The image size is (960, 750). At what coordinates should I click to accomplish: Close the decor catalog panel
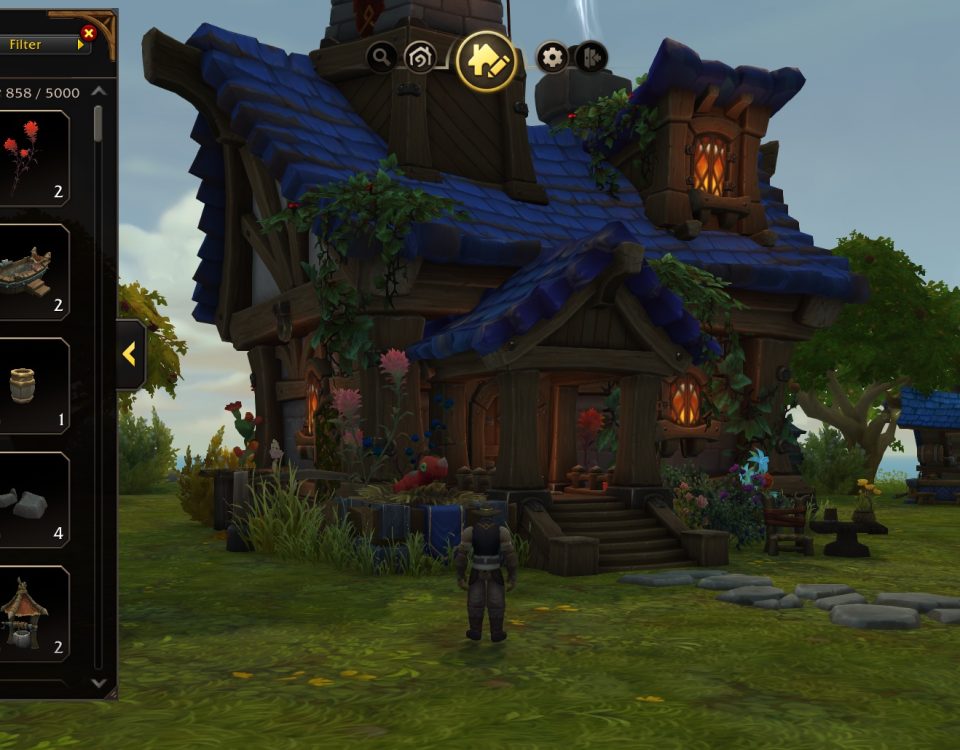[x=88, y=33]
